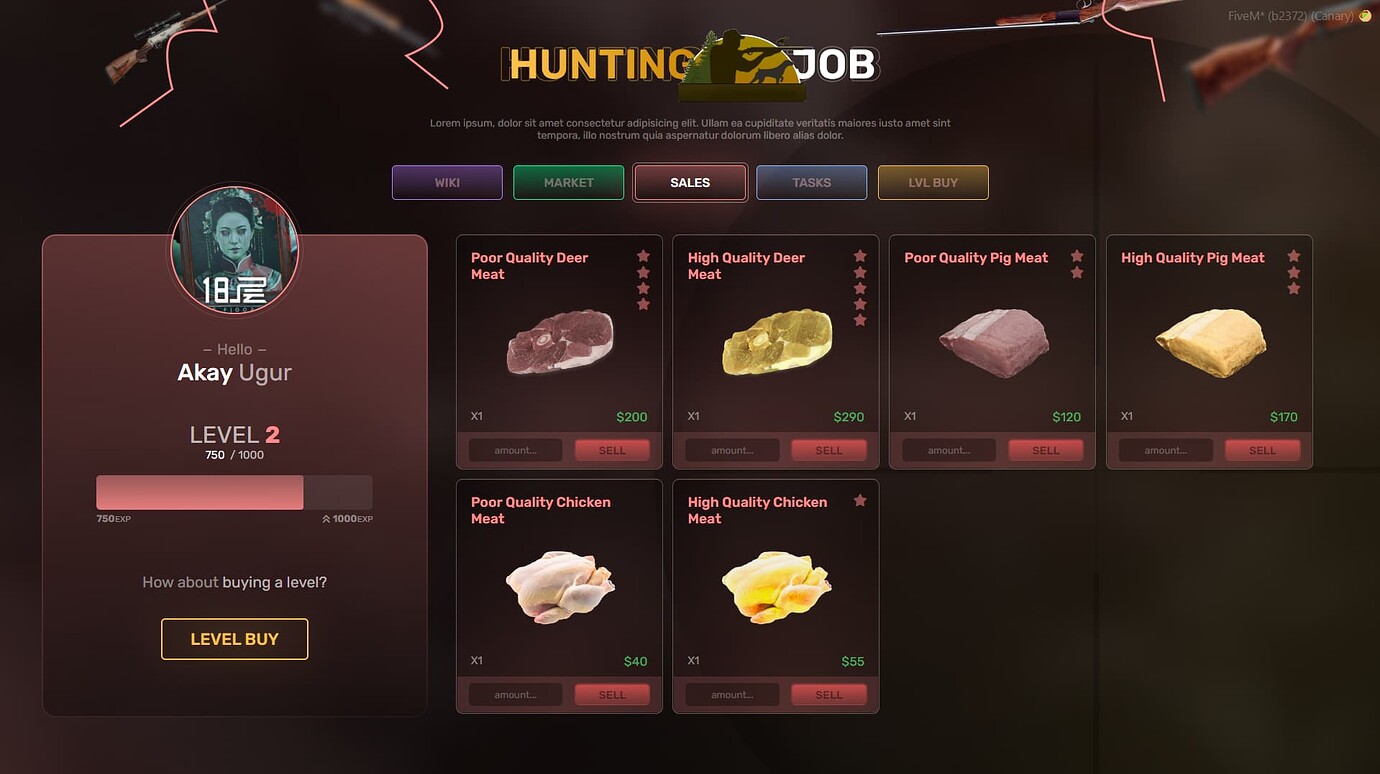Toggle the bottom star on High Quality Deer Meat
The height and width of the screenshot is (774, 1380).
(860, 320)
